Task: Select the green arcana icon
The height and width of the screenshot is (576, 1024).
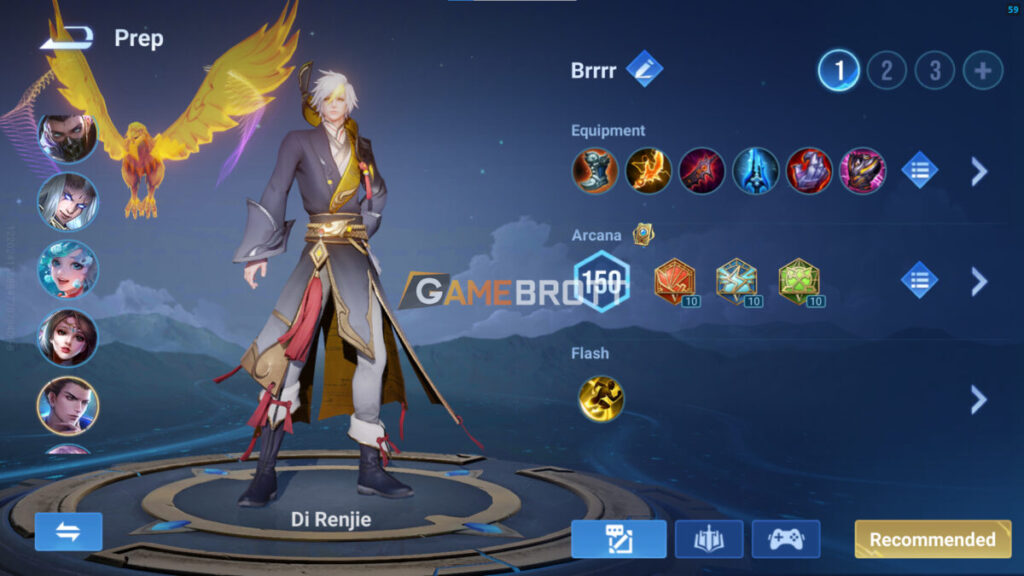Action: coord(798,282)
